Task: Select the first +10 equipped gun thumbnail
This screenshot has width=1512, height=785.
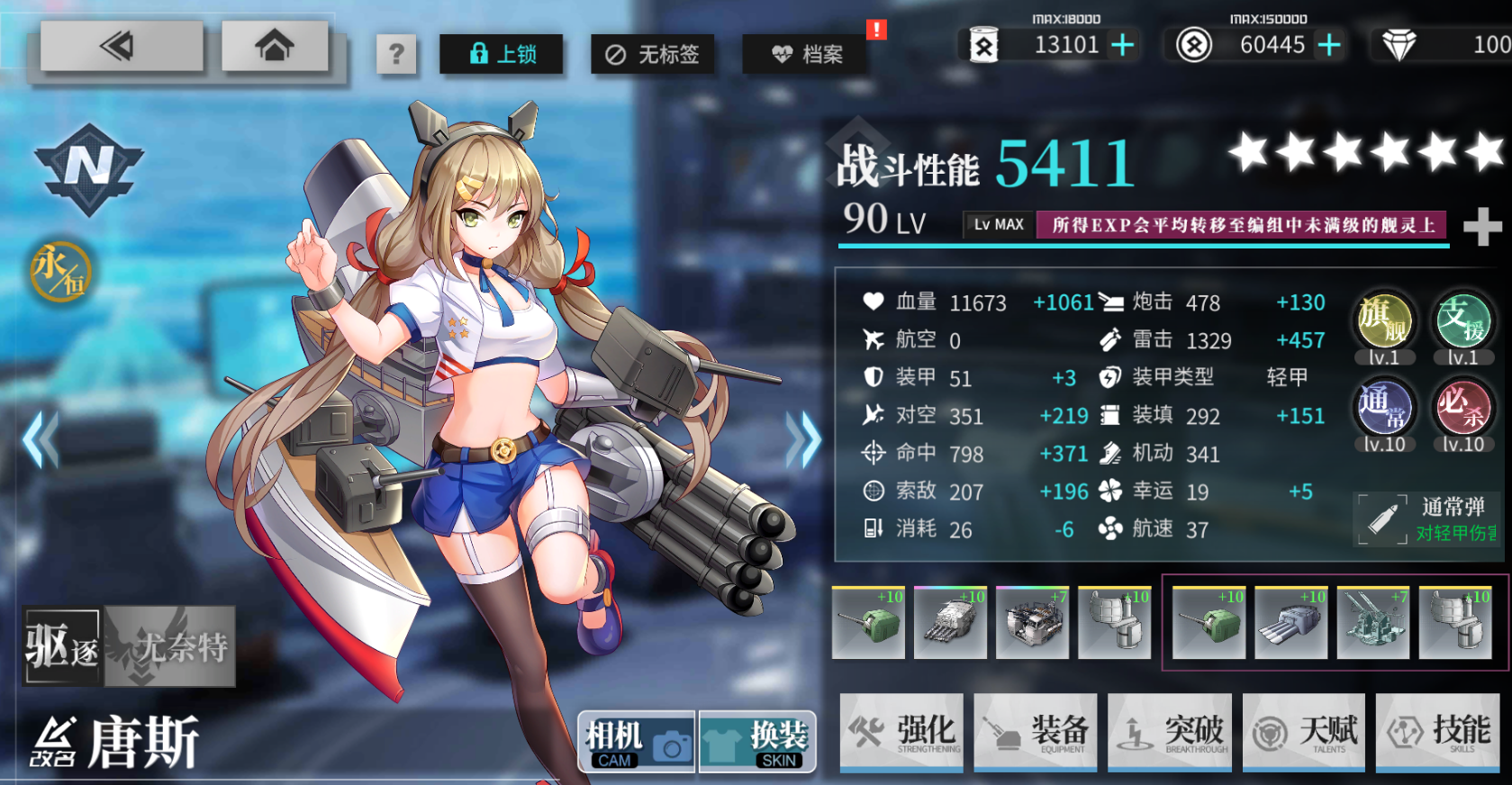Action: pos(867,622)
